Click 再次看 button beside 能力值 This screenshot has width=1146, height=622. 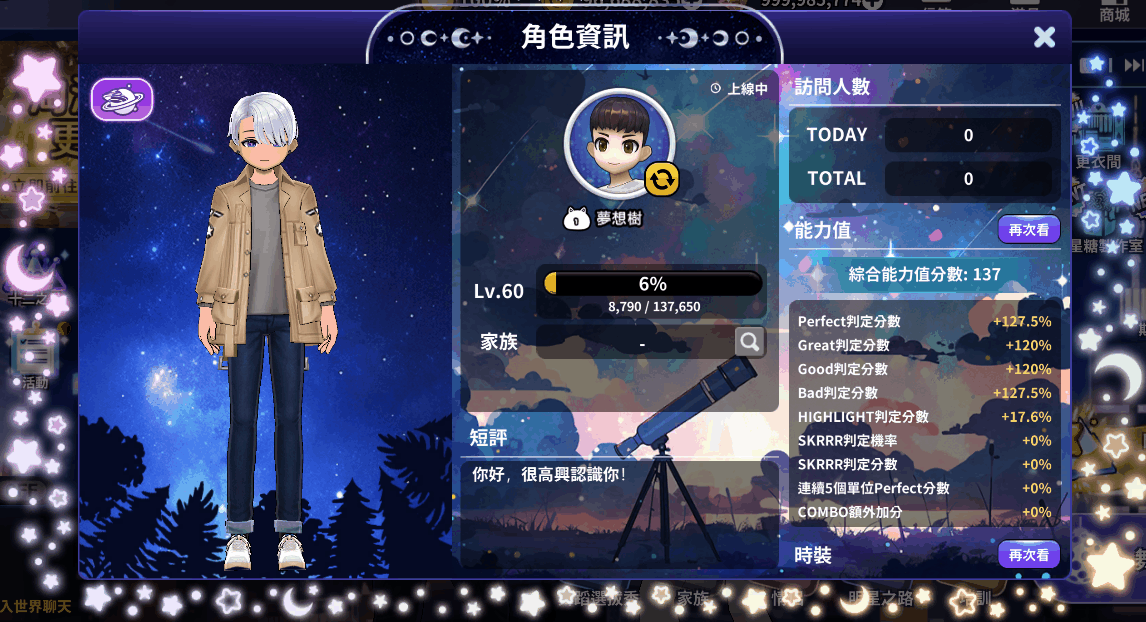[1028, 229]
